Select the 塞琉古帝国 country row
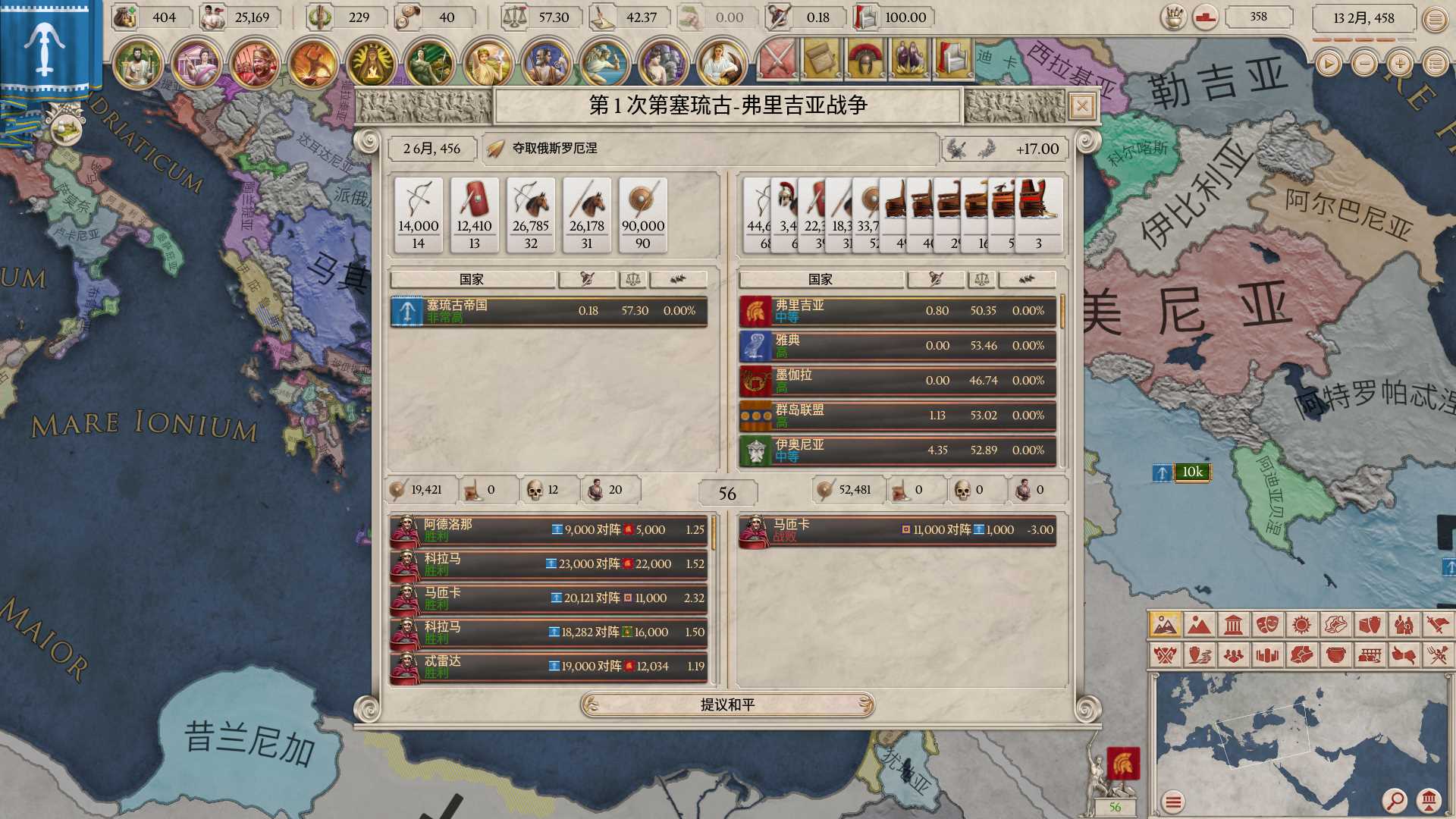 click(548, 311)
